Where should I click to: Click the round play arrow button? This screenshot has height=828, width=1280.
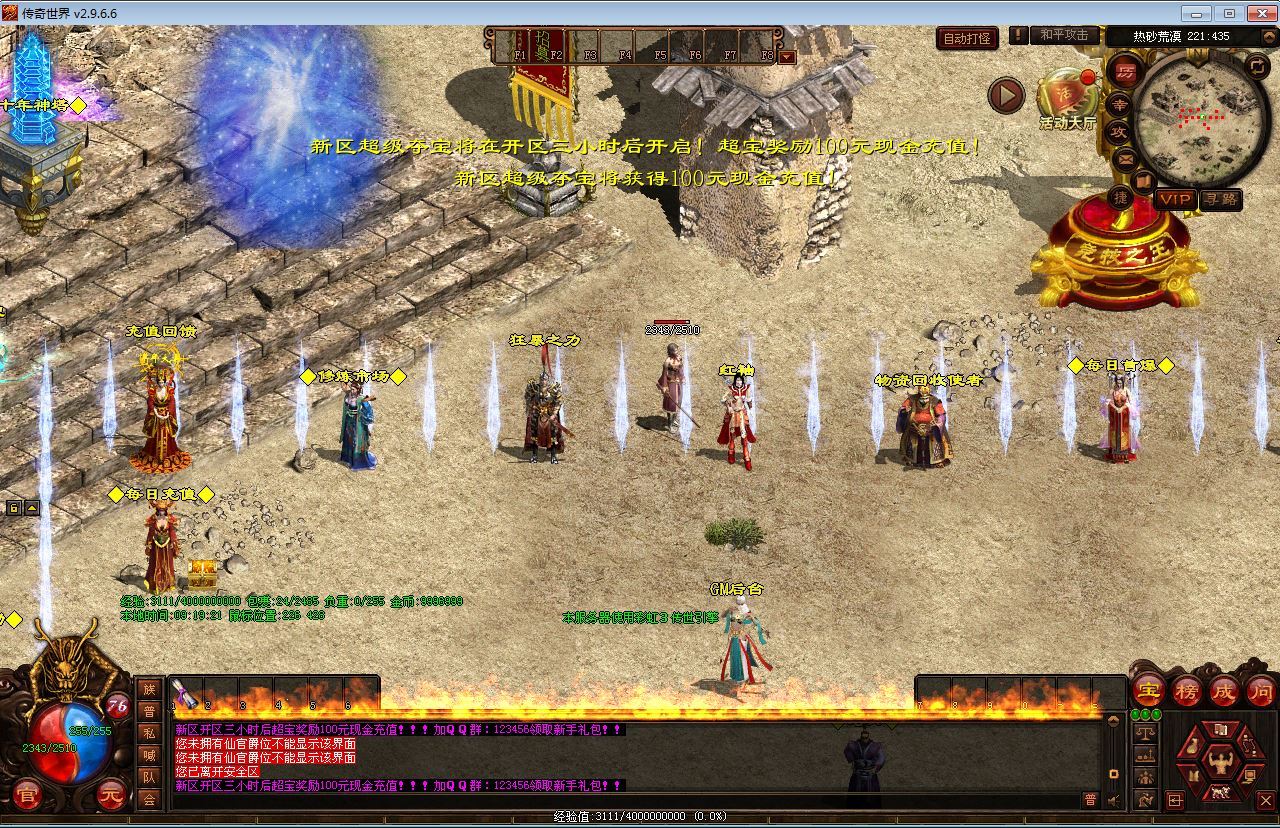(x=1006, y=96)
